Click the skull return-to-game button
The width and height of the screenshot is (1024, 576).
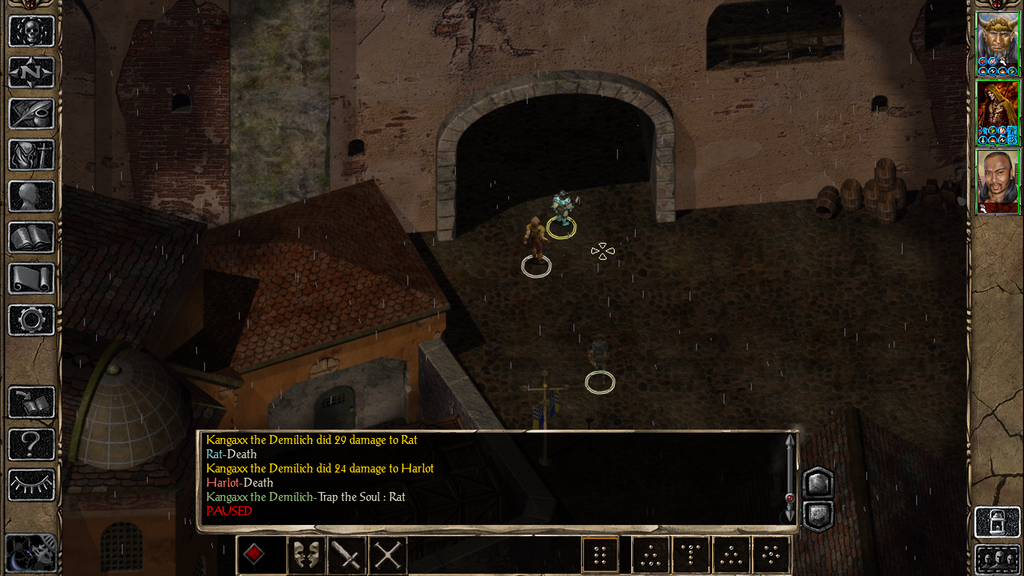pyautogui.click(x=31, y=30)
